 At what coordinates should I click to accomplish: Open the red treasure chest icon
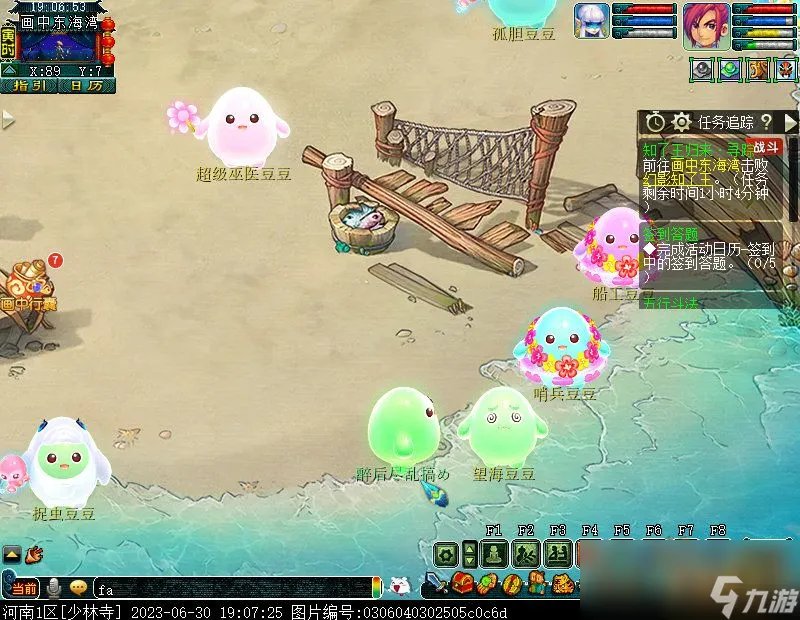pos(462,584)
